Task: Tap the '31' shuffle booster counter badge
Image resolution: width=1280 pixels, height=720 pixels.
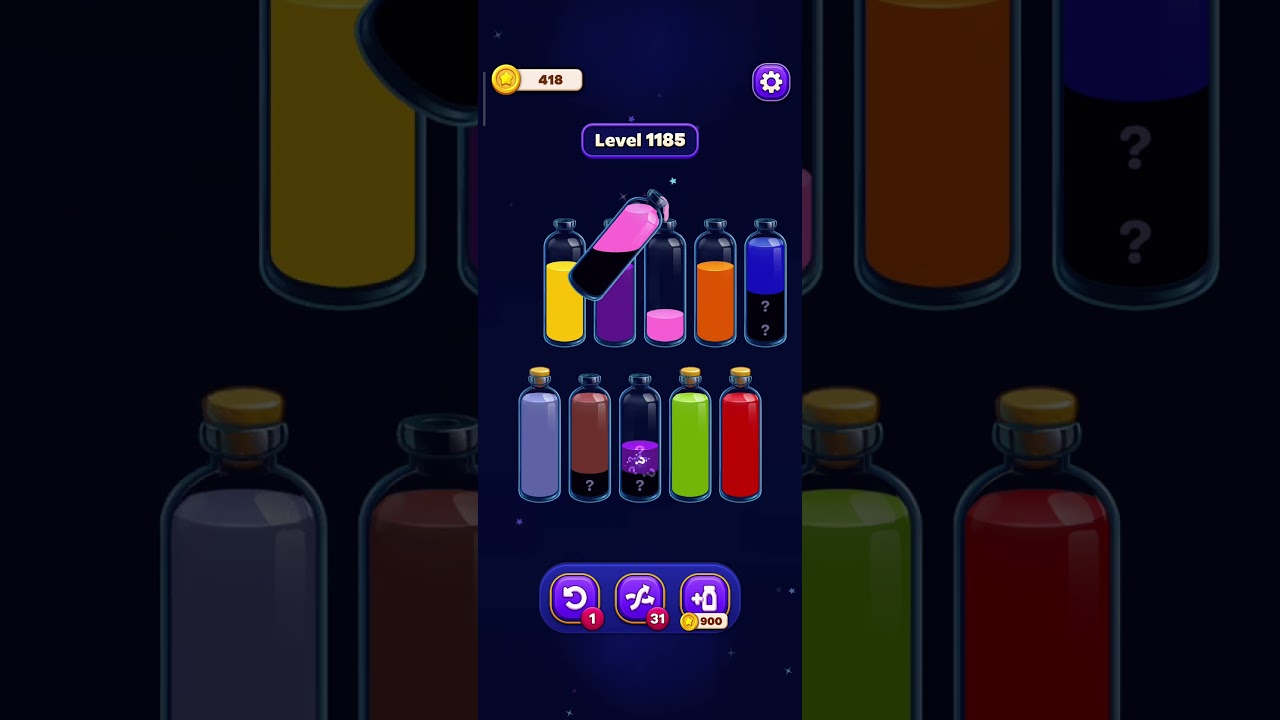Action: (x=657, y=617)
